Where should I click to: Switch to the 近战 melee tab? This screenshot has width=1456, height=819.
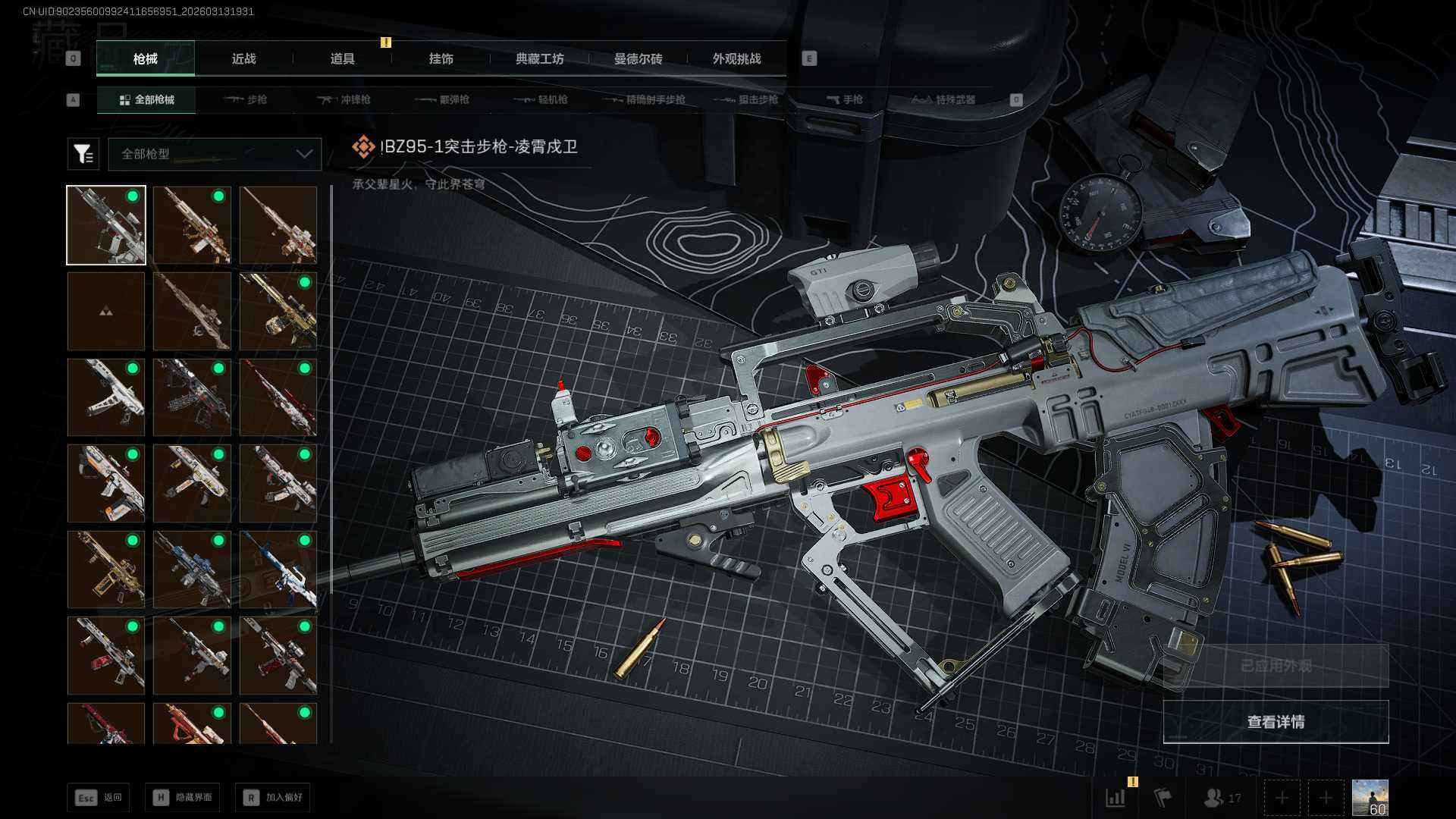(x=243, y=58)
